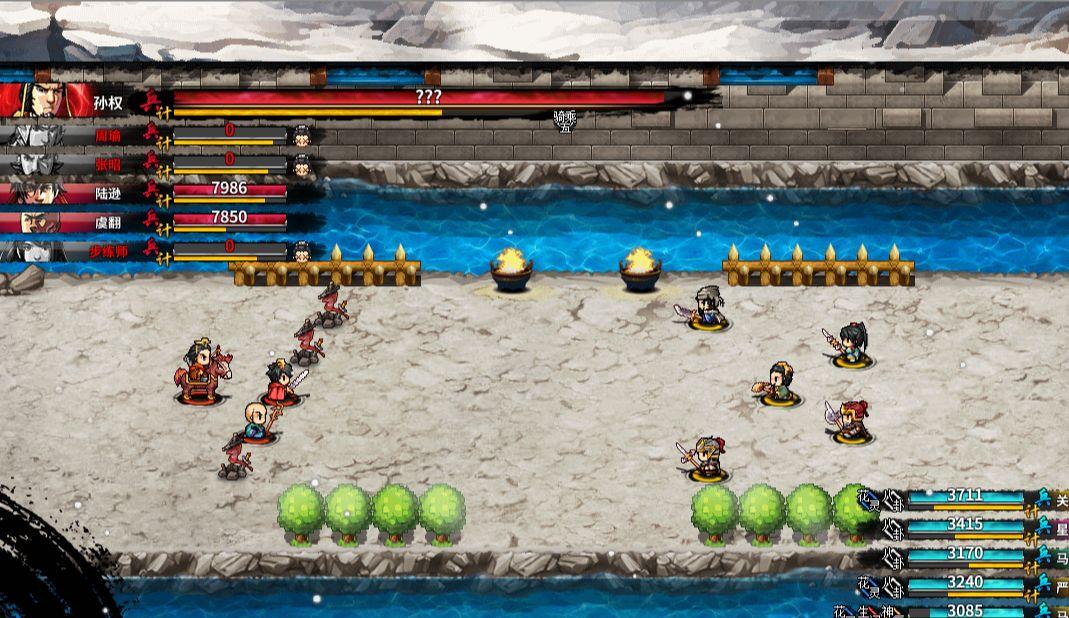Click the 陆逊 portrait in the roster
This screenshot has width=1069, height=618.
pos(37,191)
